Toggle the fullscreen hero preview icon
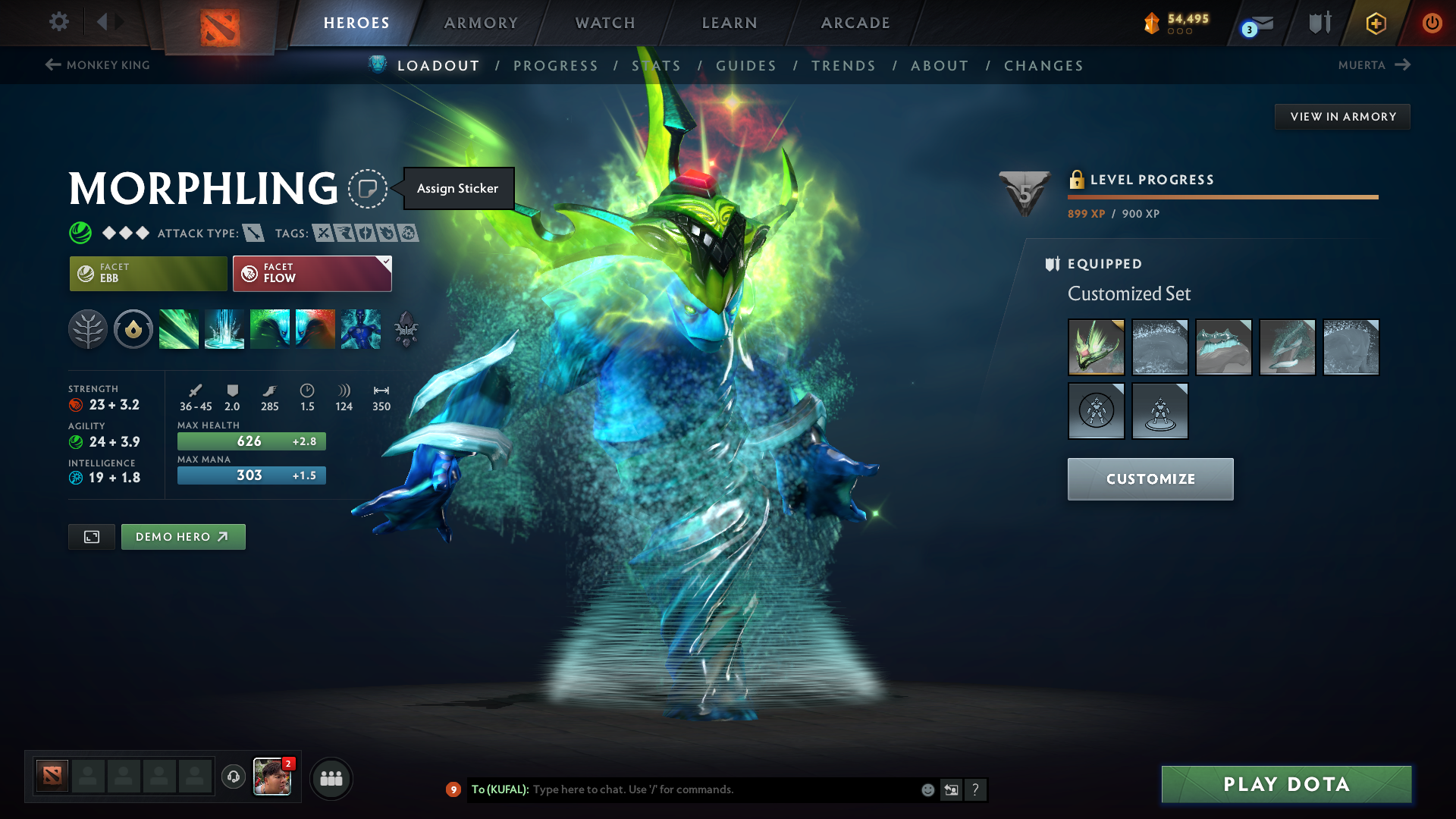 click(91, 536)
